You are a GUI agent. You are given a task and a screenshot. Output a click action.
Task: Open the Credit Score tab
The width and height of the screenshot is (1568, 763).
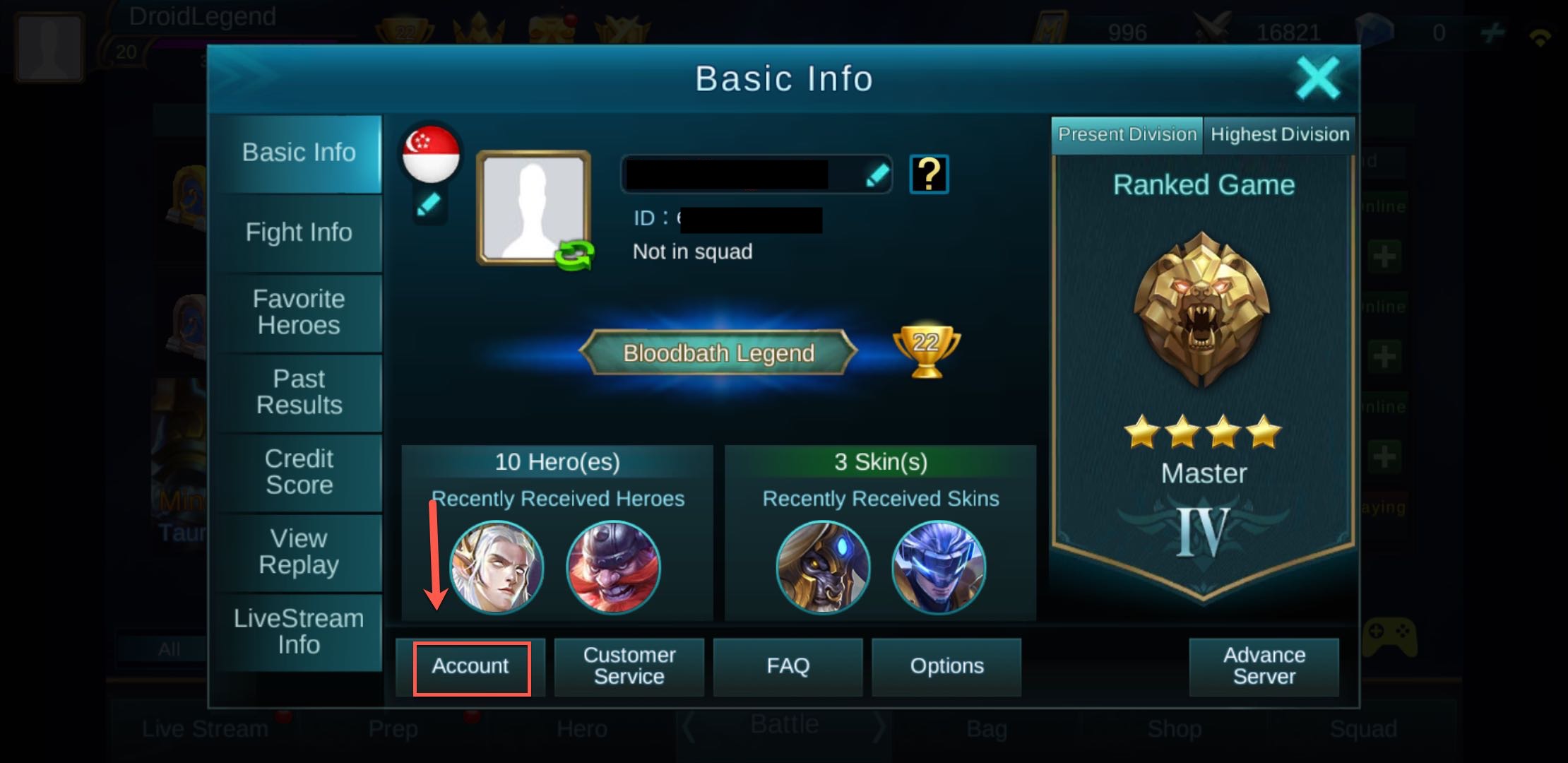[x=299, y=472]
